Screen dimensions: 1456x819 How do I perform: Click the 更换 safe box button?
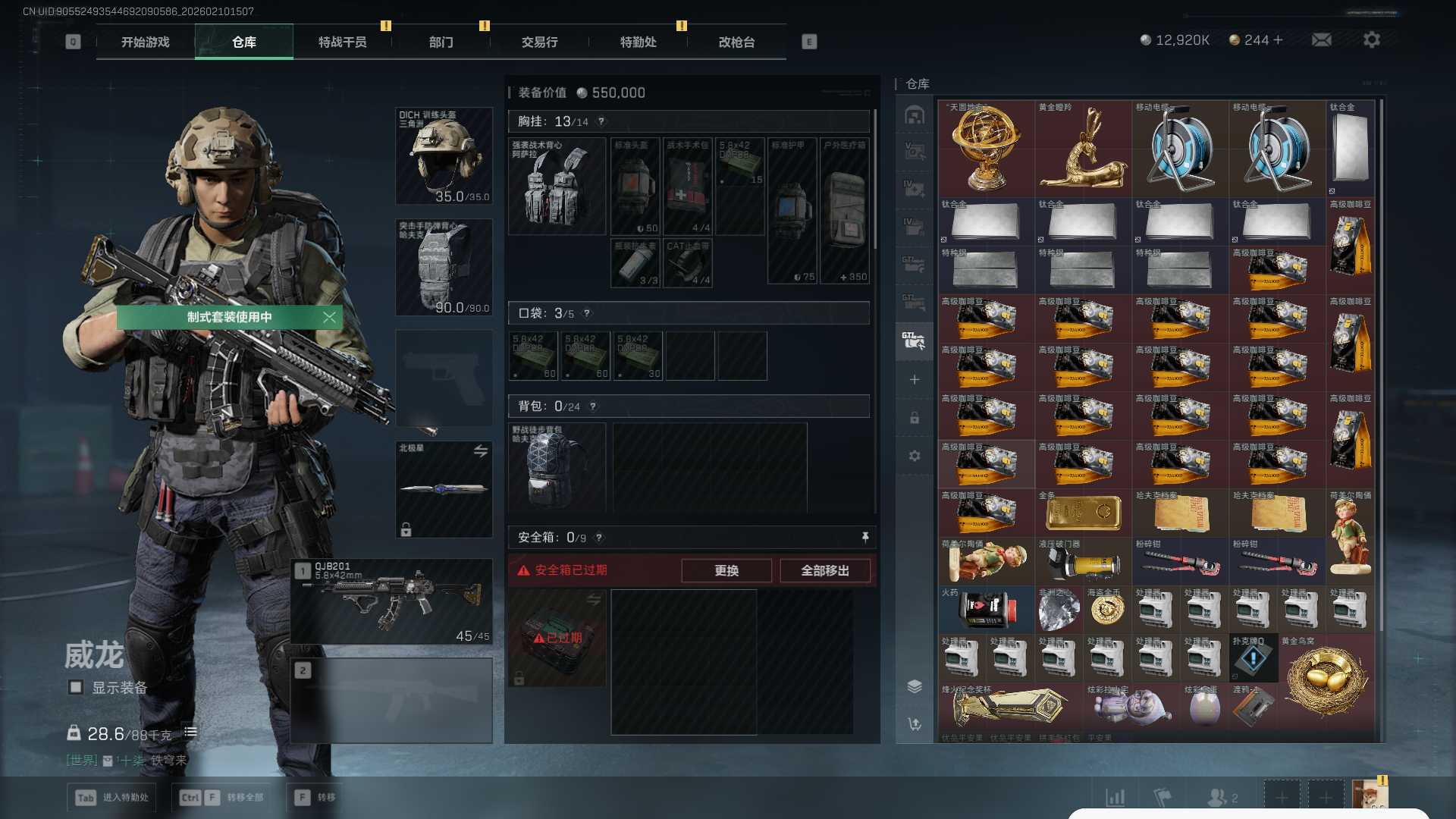[726, 570]
